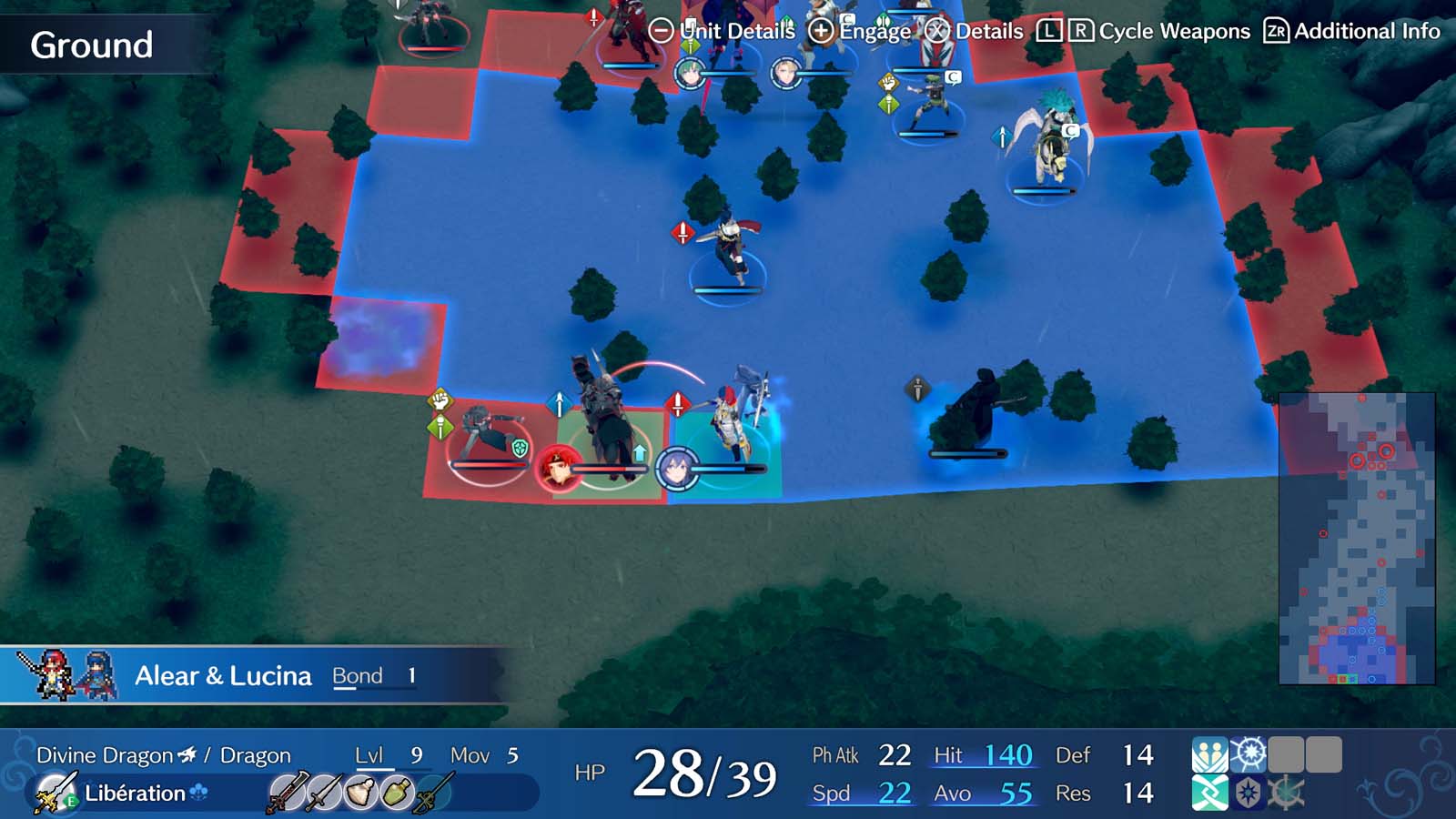
Task: Click the green interlocking knot skill icon
Action: tap(1208, 794)
